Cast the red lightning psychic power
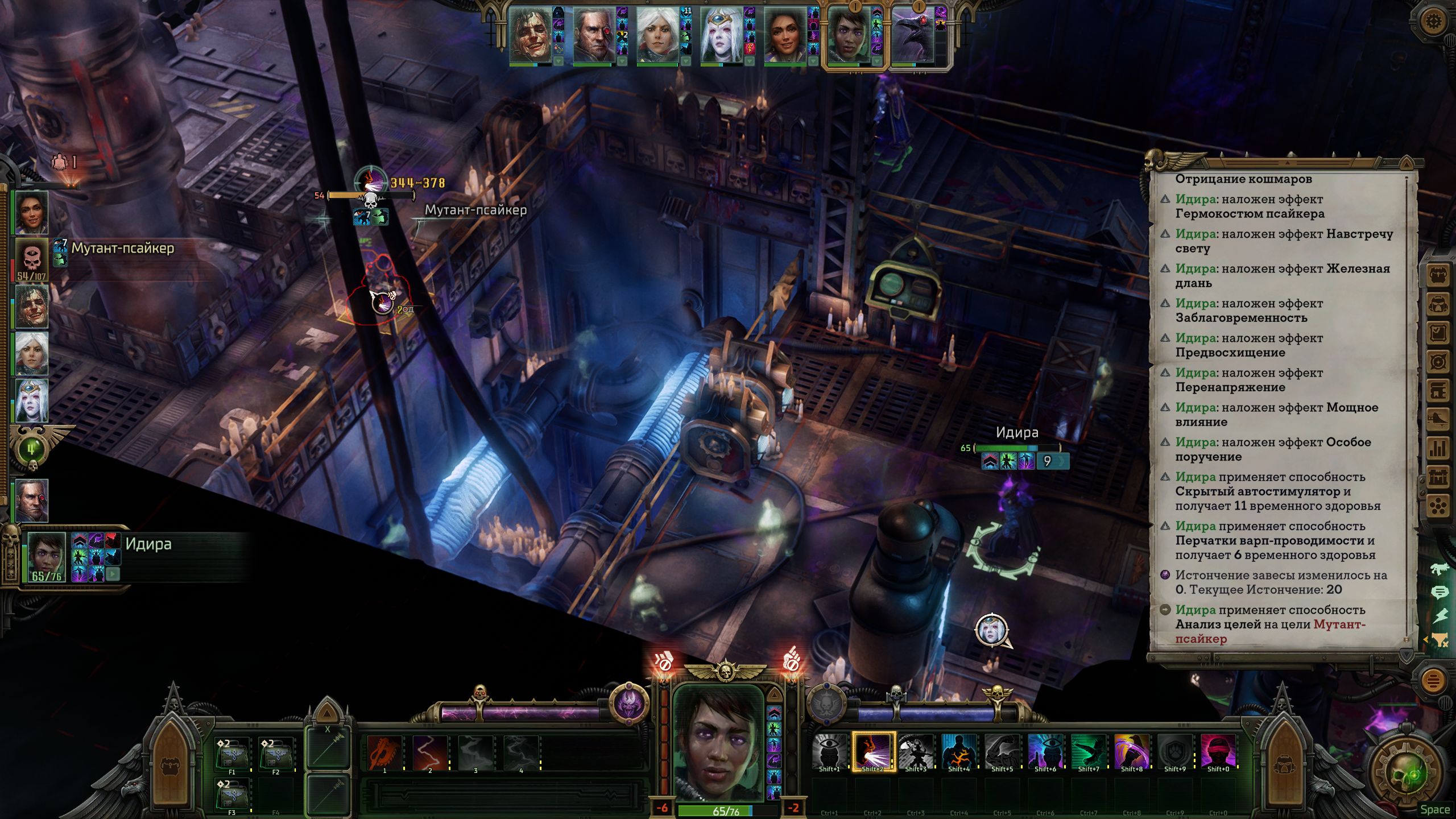Image resolution: width=1456 pixels, height=819 pixels. 430,752
